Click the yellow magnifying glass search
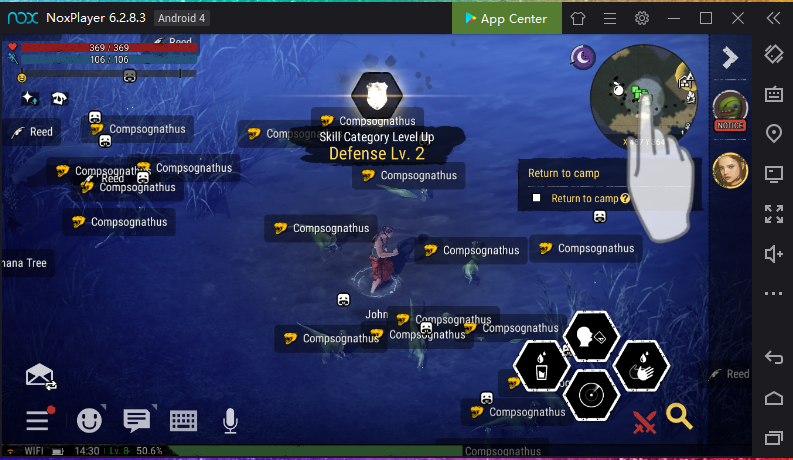The width and height of the screenshot is (793, 460). [x=680, y=416]
